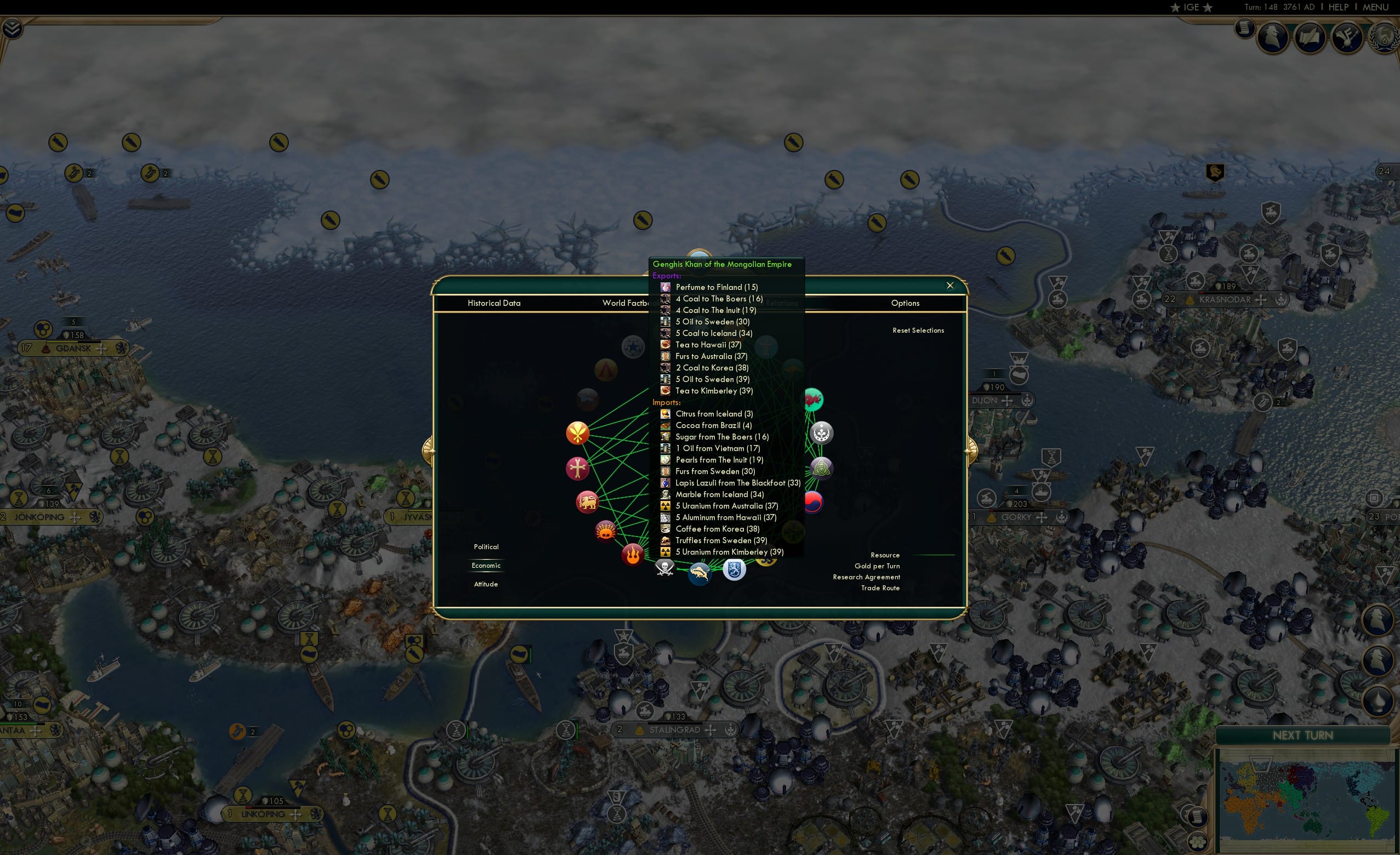Screen dimensions: 1400x855
Task: Select the Korean yin-yang civilization icon
Action: tap(815, 502)
